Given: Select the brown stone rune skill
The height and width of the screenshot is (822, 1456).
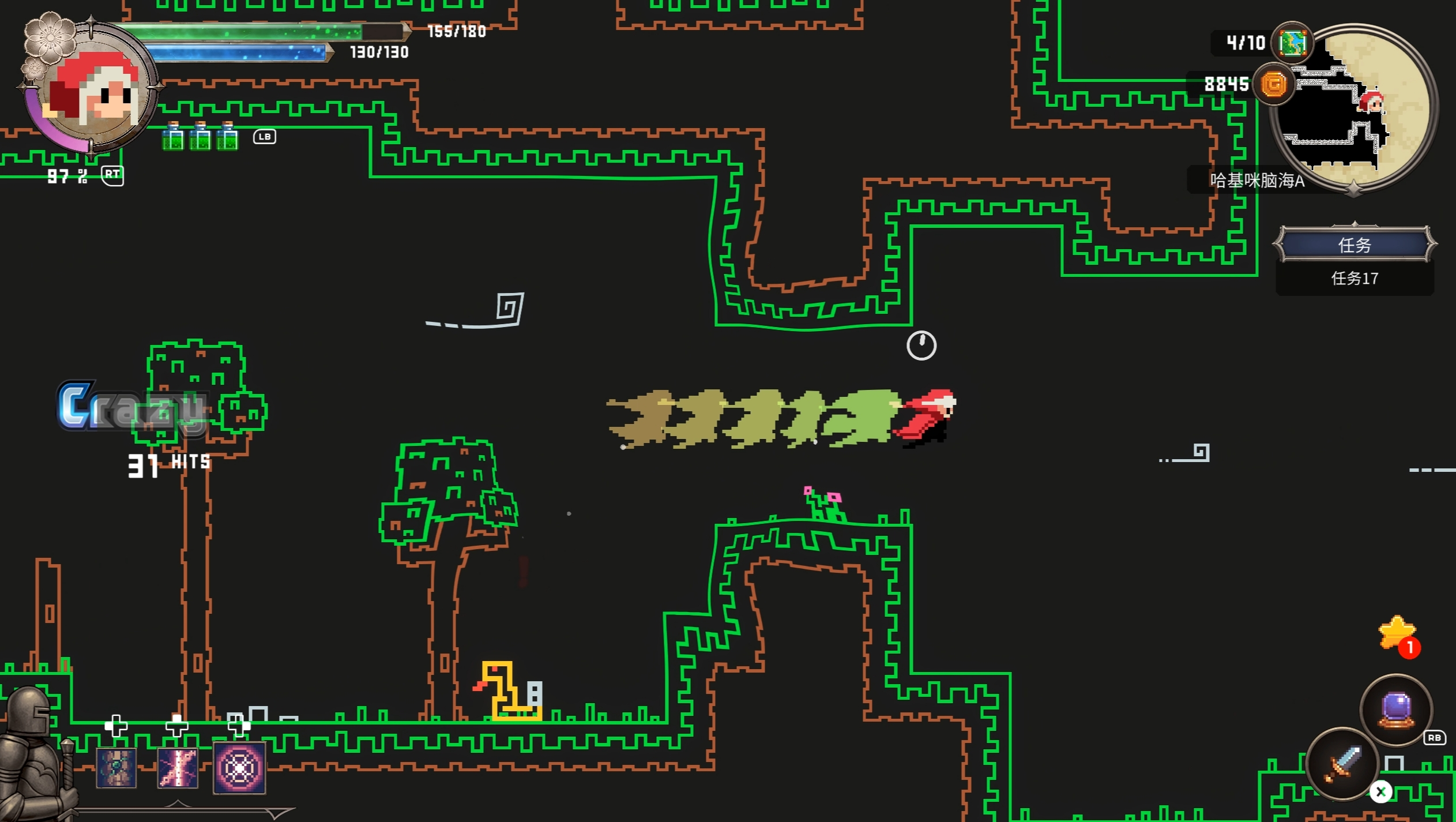Looking at the screenshot, I should point(116,768).
